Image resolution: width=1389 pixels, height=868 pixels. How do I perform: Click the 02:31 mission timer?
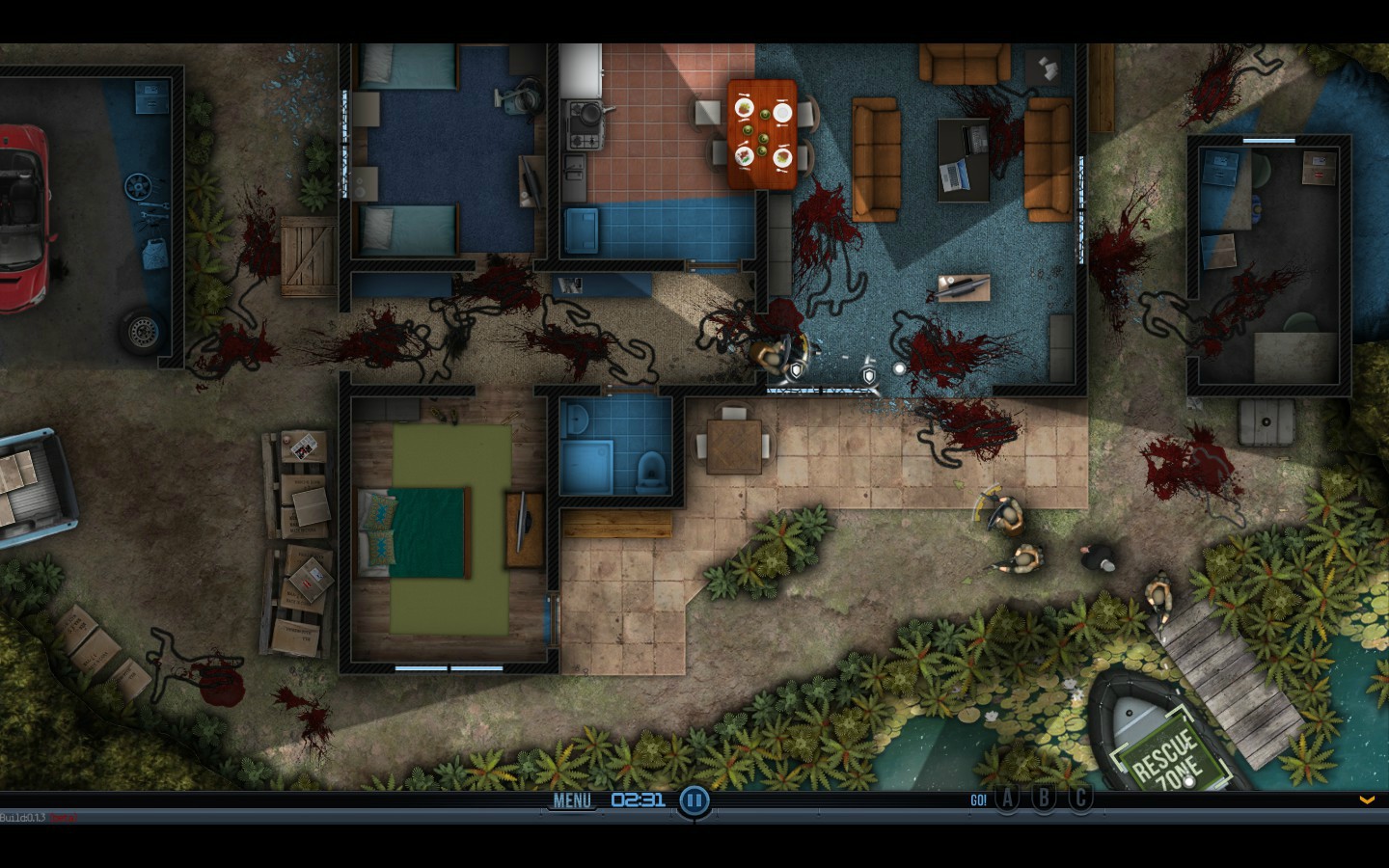click(x=638, y=800)
